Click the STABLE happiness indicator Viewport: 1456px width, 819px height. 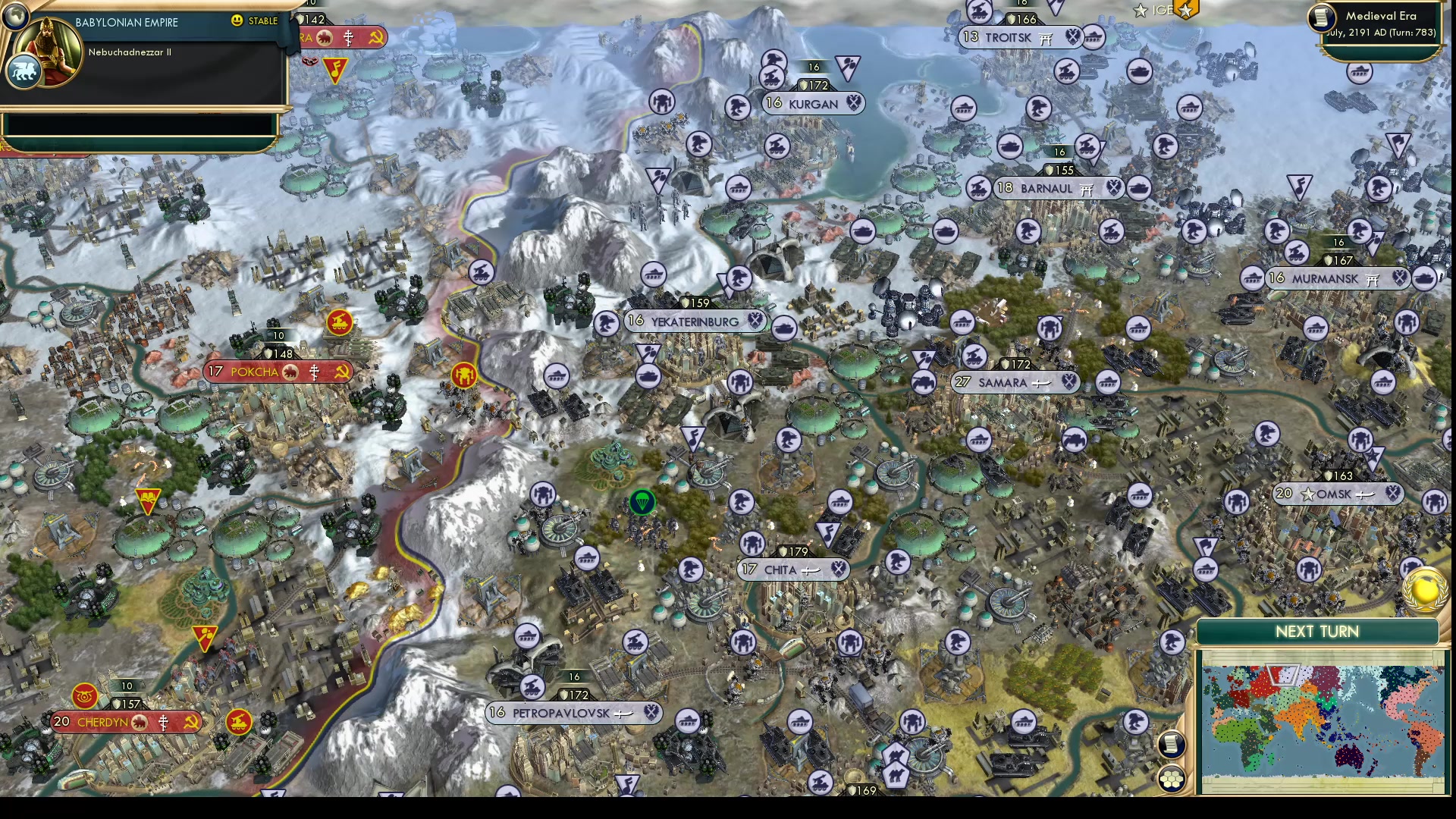(x=256, y=22)
